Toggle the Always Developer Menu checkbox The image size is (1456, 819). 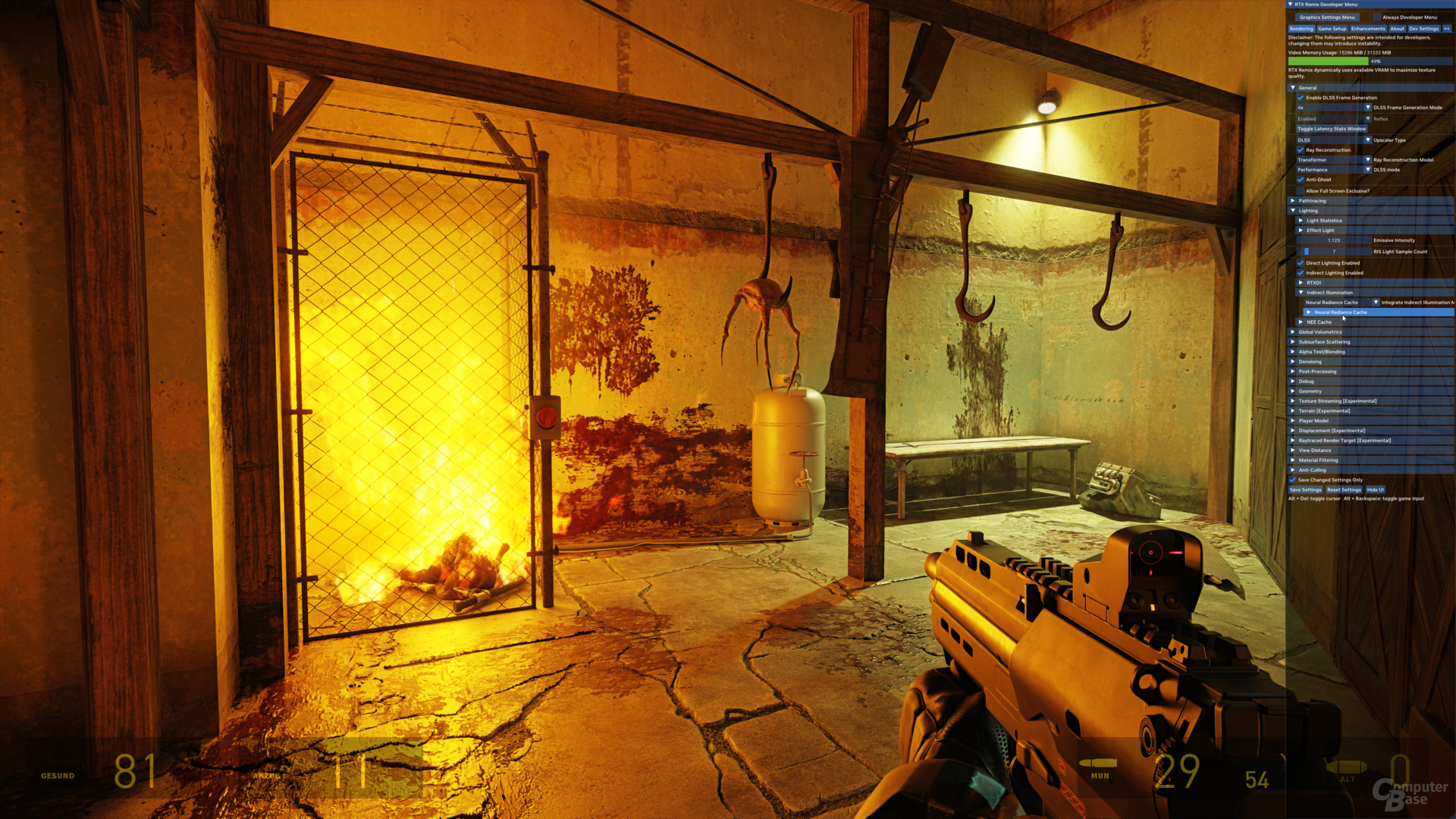point(1377,17)
